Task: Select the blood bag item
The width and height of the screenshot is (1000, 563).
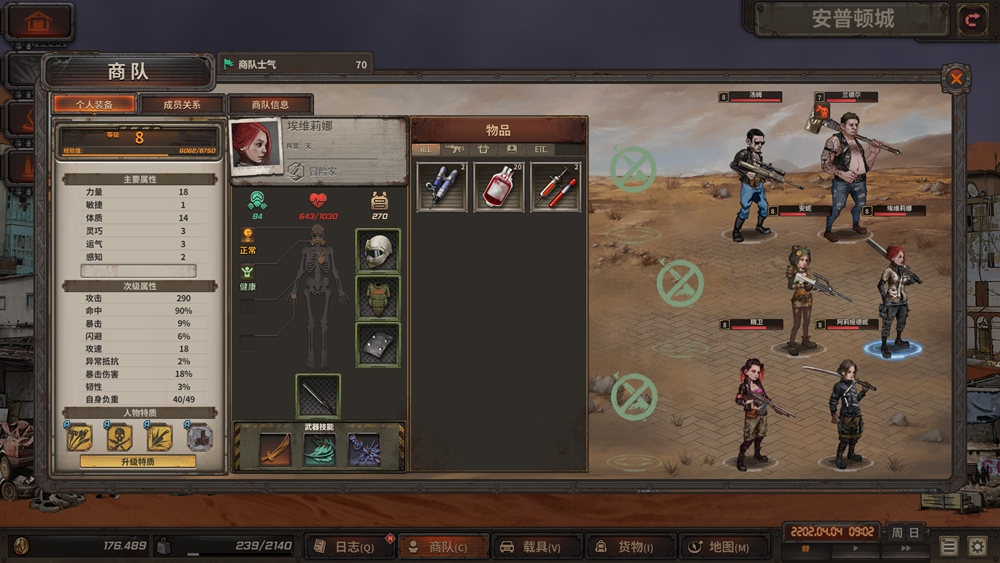Action: (498, 186)
